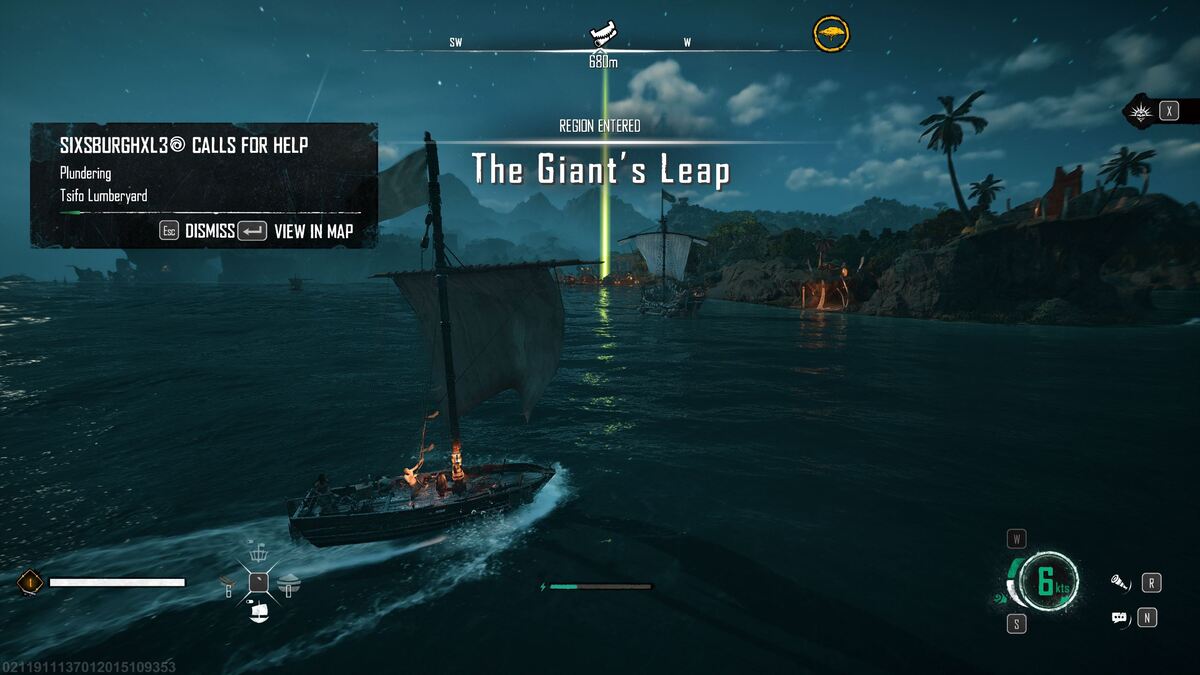Screen dimensions: 1200x675
Task: Select the yellow tree marker on compass
Action: (830, 34)
